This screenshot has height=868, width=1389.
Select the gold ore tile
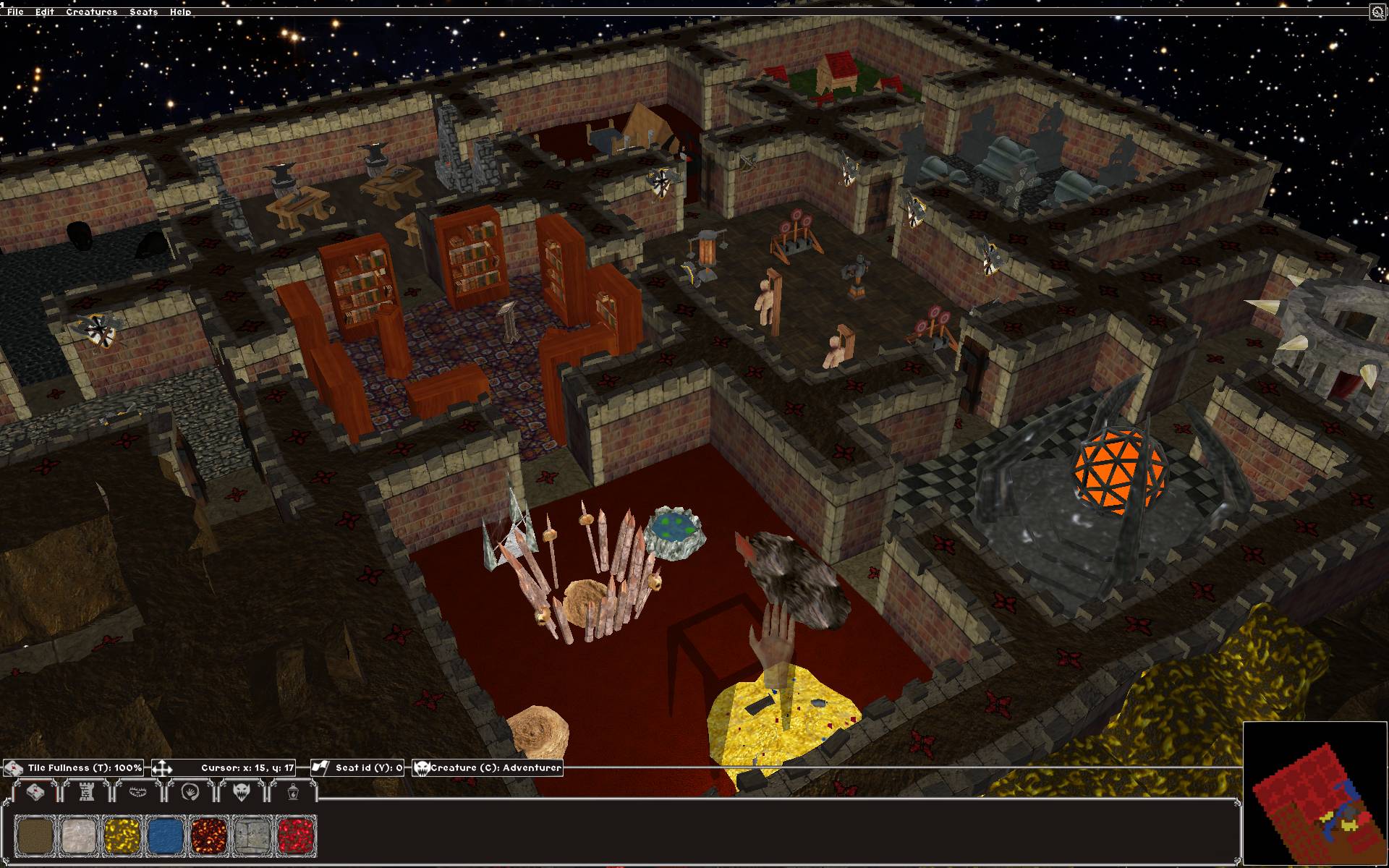(x=122, y=836)
